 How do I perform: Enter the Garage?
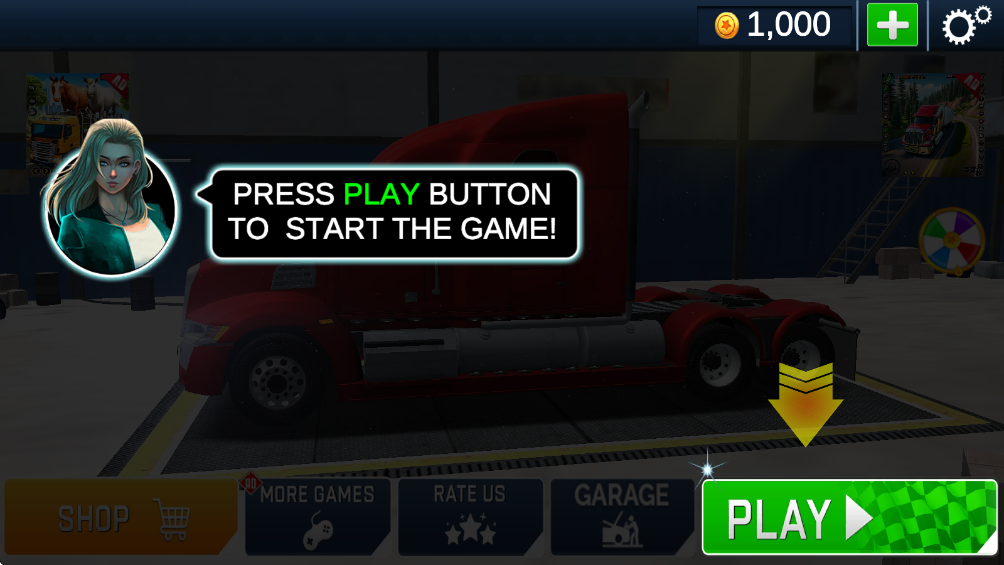pos(621,516)
